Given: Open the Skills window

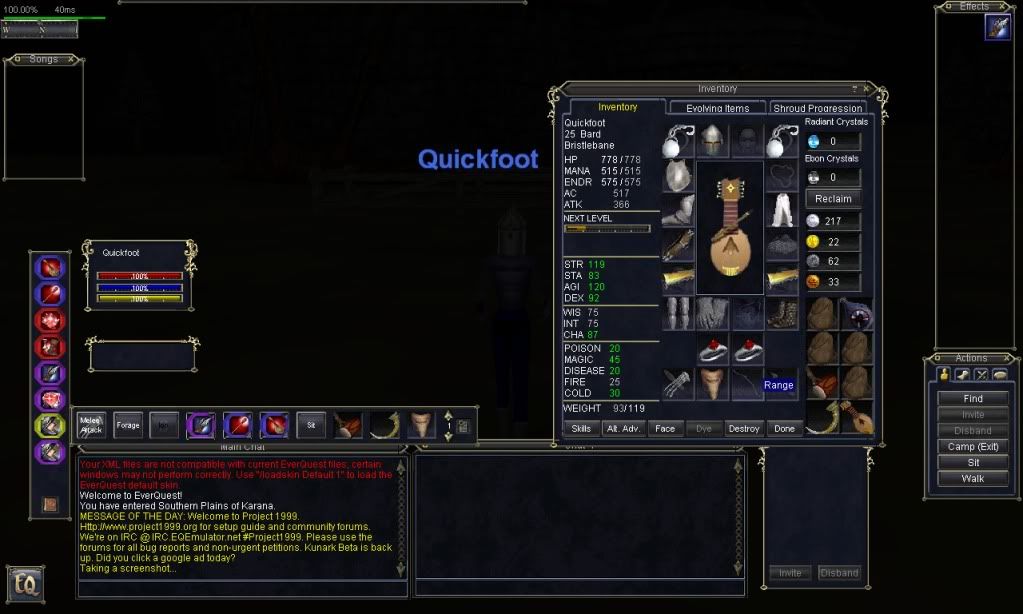Looking at the screenshot, I should [x=581, y=428].
